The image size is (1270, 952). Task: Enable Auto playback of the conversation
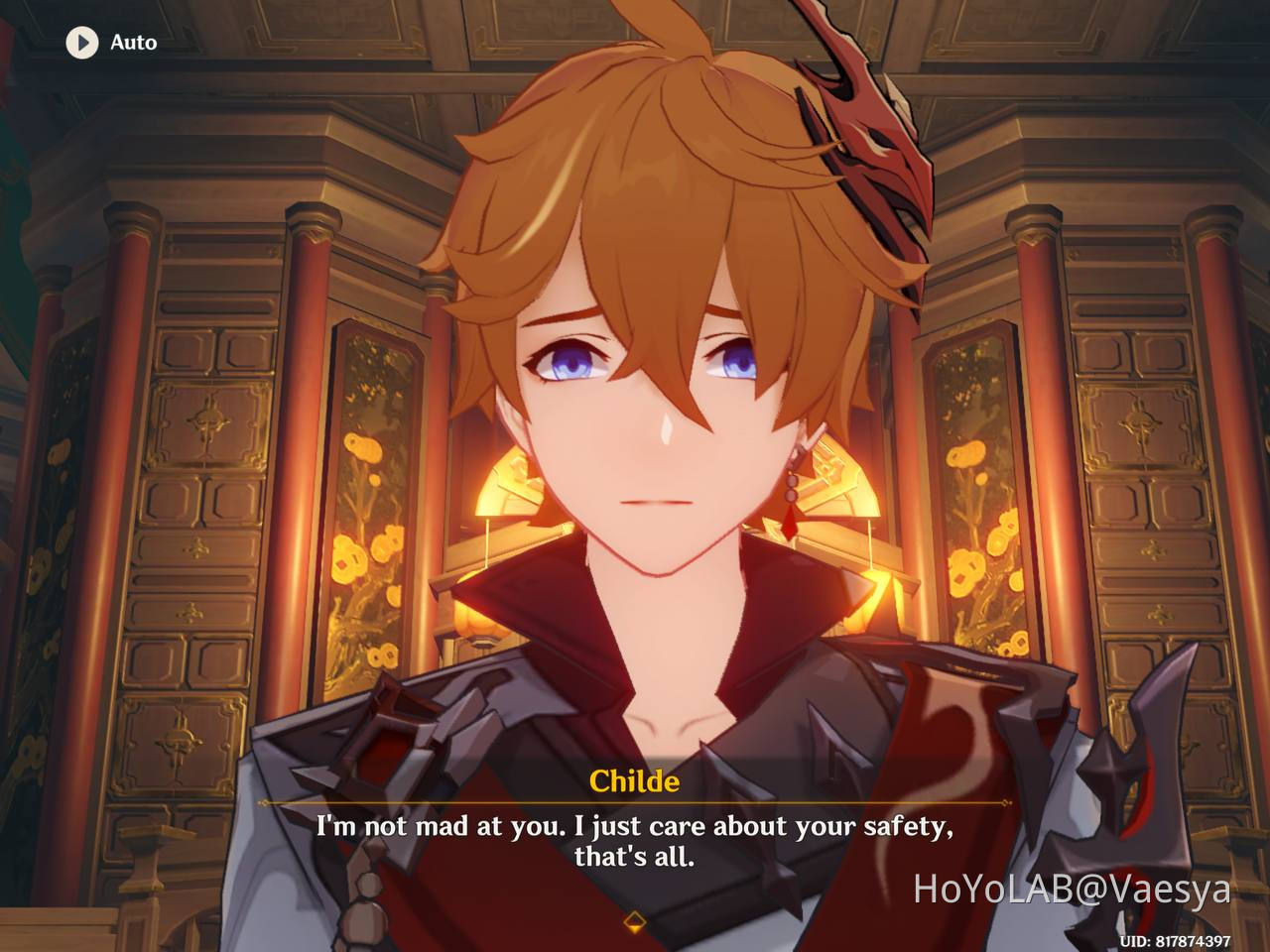(x=109, y=43)
